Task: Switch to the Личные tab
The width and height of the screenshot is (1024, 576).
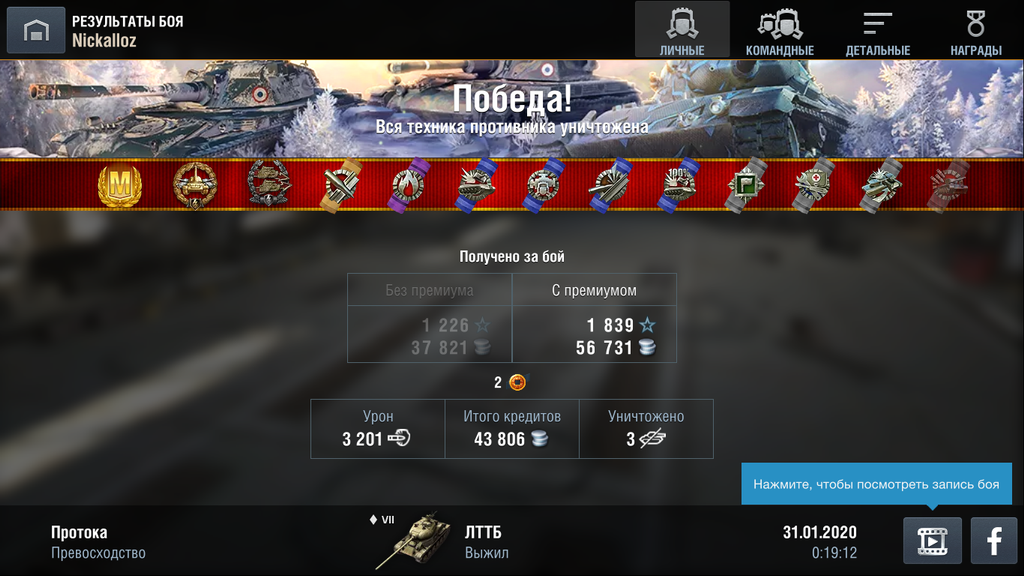Action: (682, 31)
